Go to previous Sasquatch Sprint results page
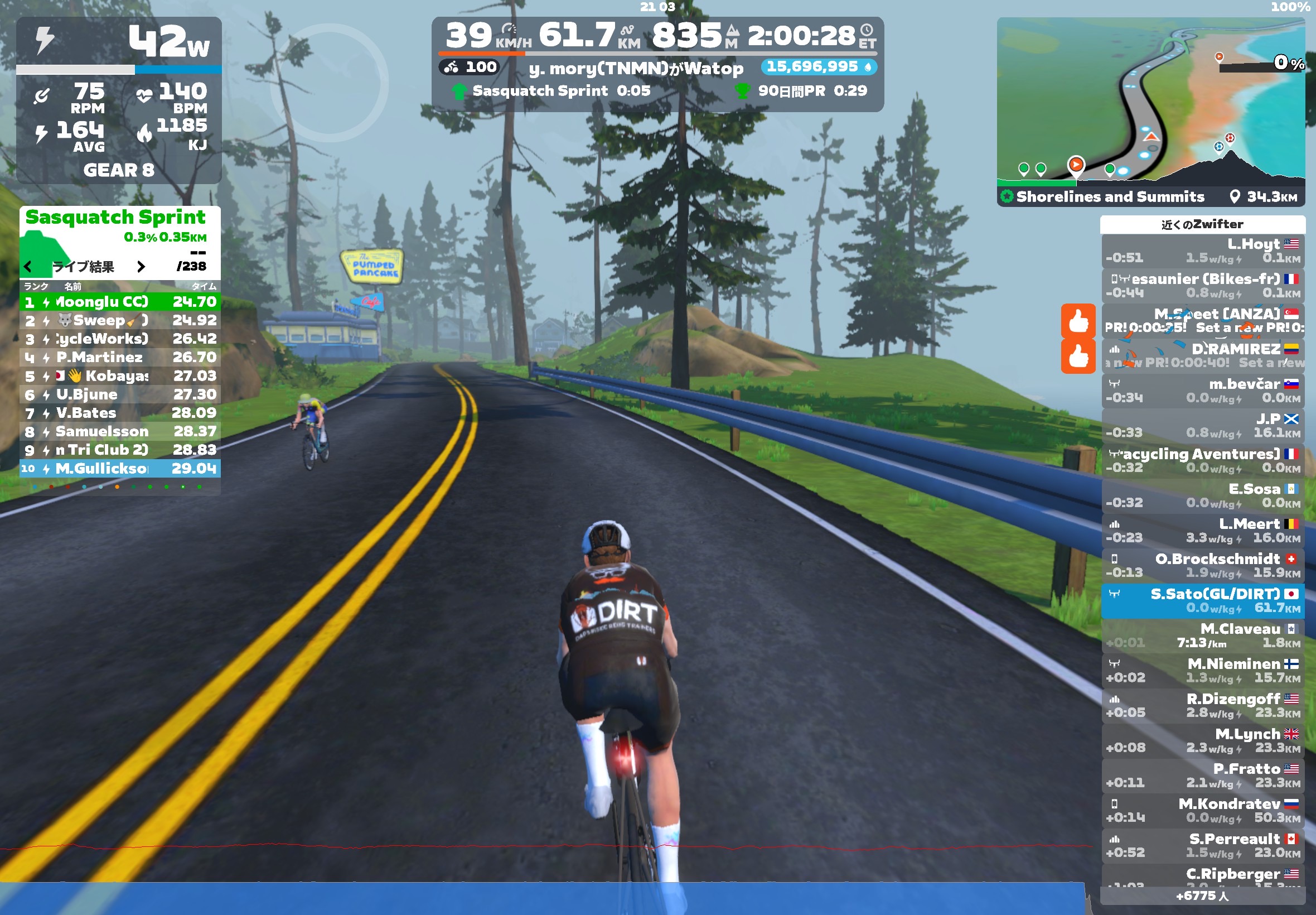This screenshot has width=1316, height=915. tap(27, 267)
